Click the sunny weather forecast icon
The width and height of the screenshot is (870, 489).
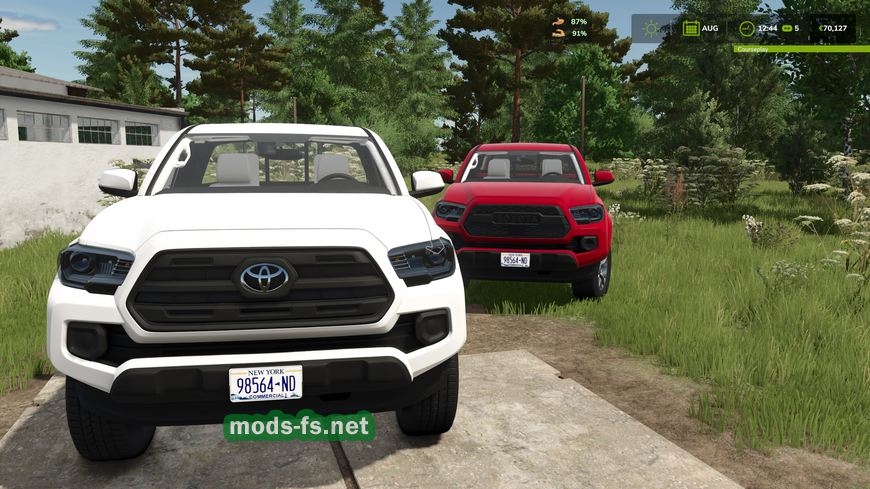click(652, 28)
